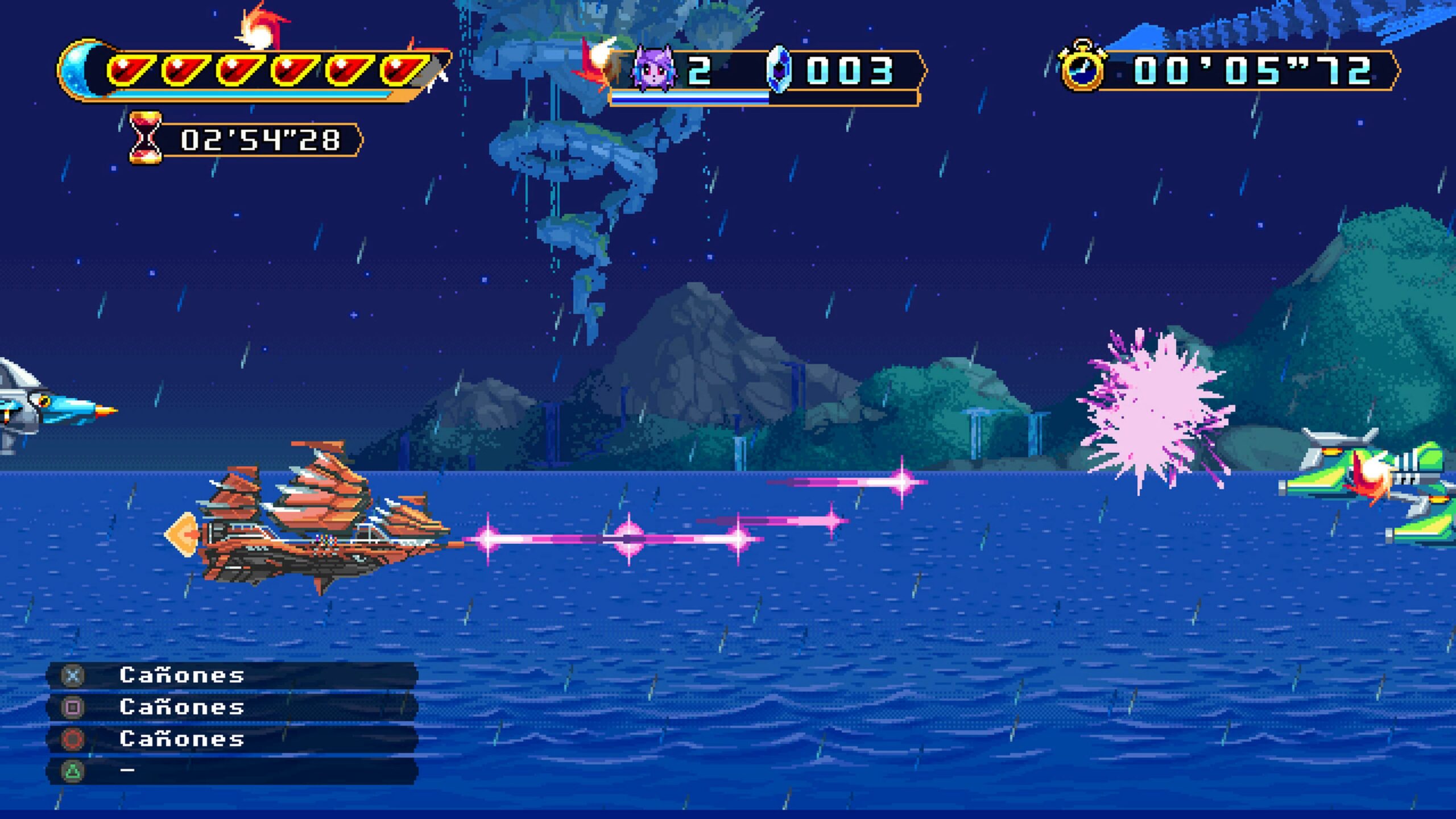Choose the Cañones weapon row with the square glyph
Image resolution: width=1456 pixels, height=819 pixels.
point(232,708)
